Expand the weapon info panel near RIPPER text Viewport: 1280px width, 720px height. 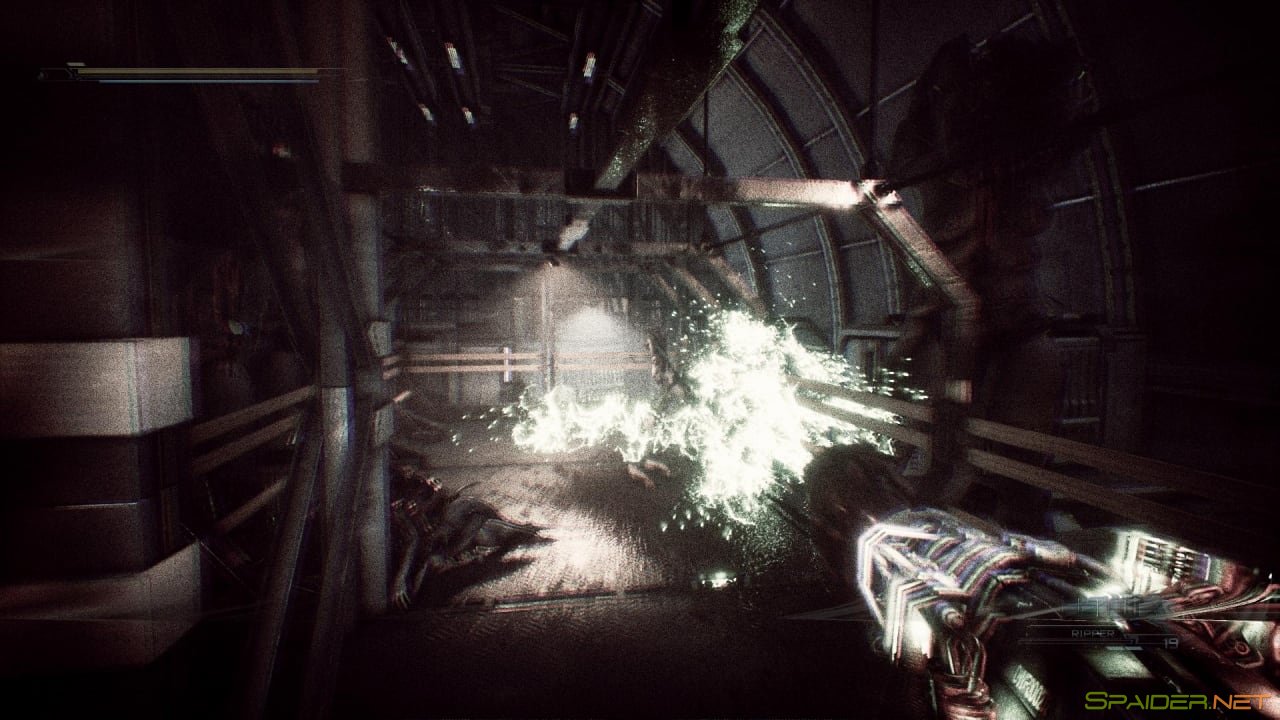[1110, 633]
